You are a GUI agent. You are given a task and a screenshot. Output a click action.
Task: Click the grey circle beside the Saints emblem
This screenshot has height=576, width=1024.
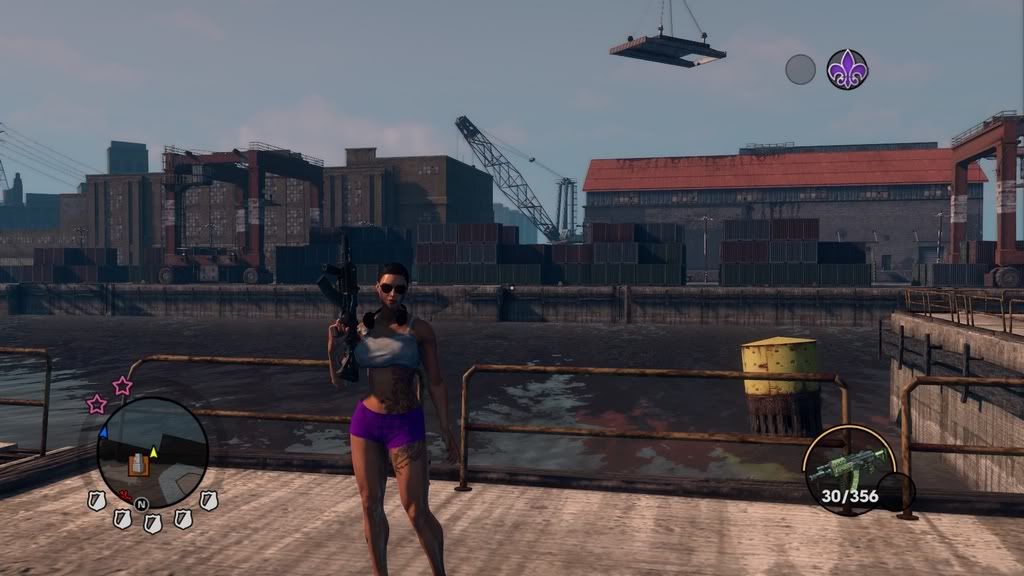click(x=800, y=69)
